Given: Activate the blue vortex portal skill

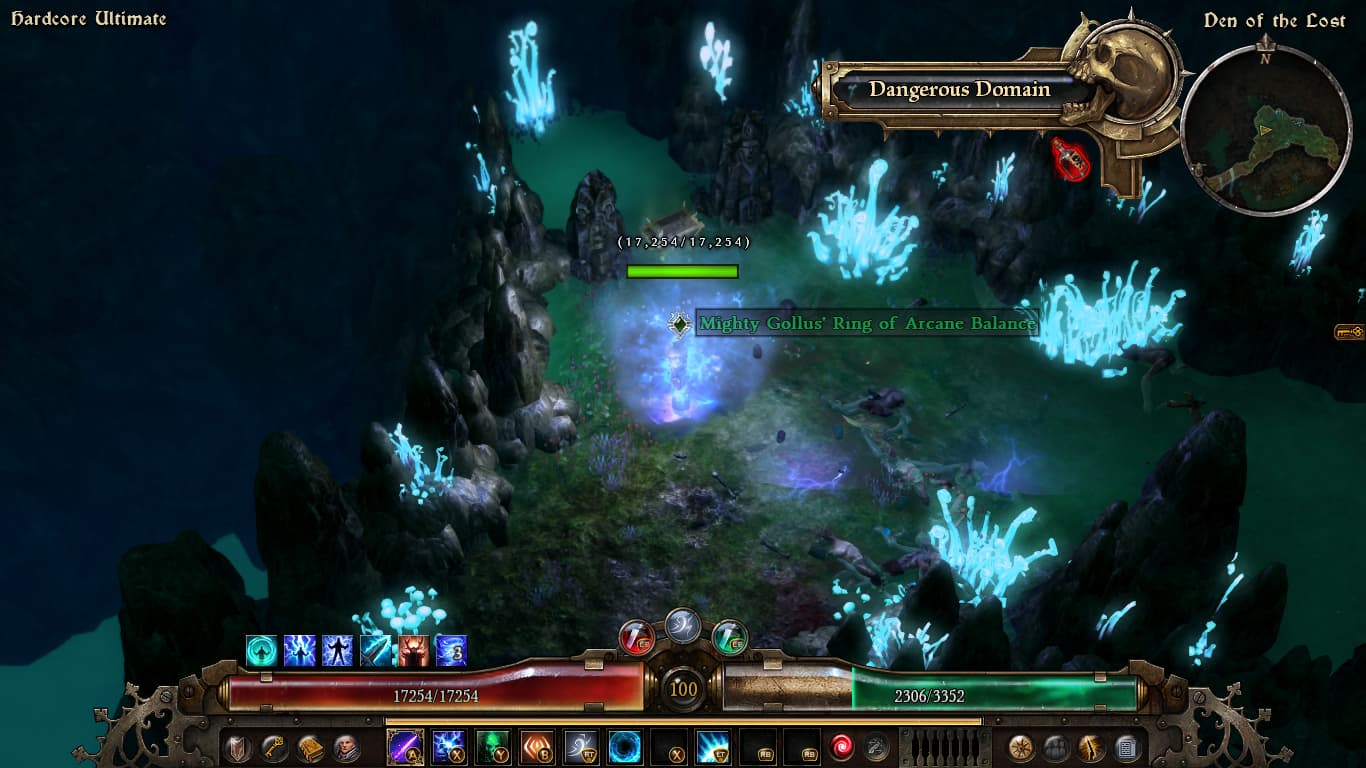Looking at the screenshot, I should click(x=625, y=747).
